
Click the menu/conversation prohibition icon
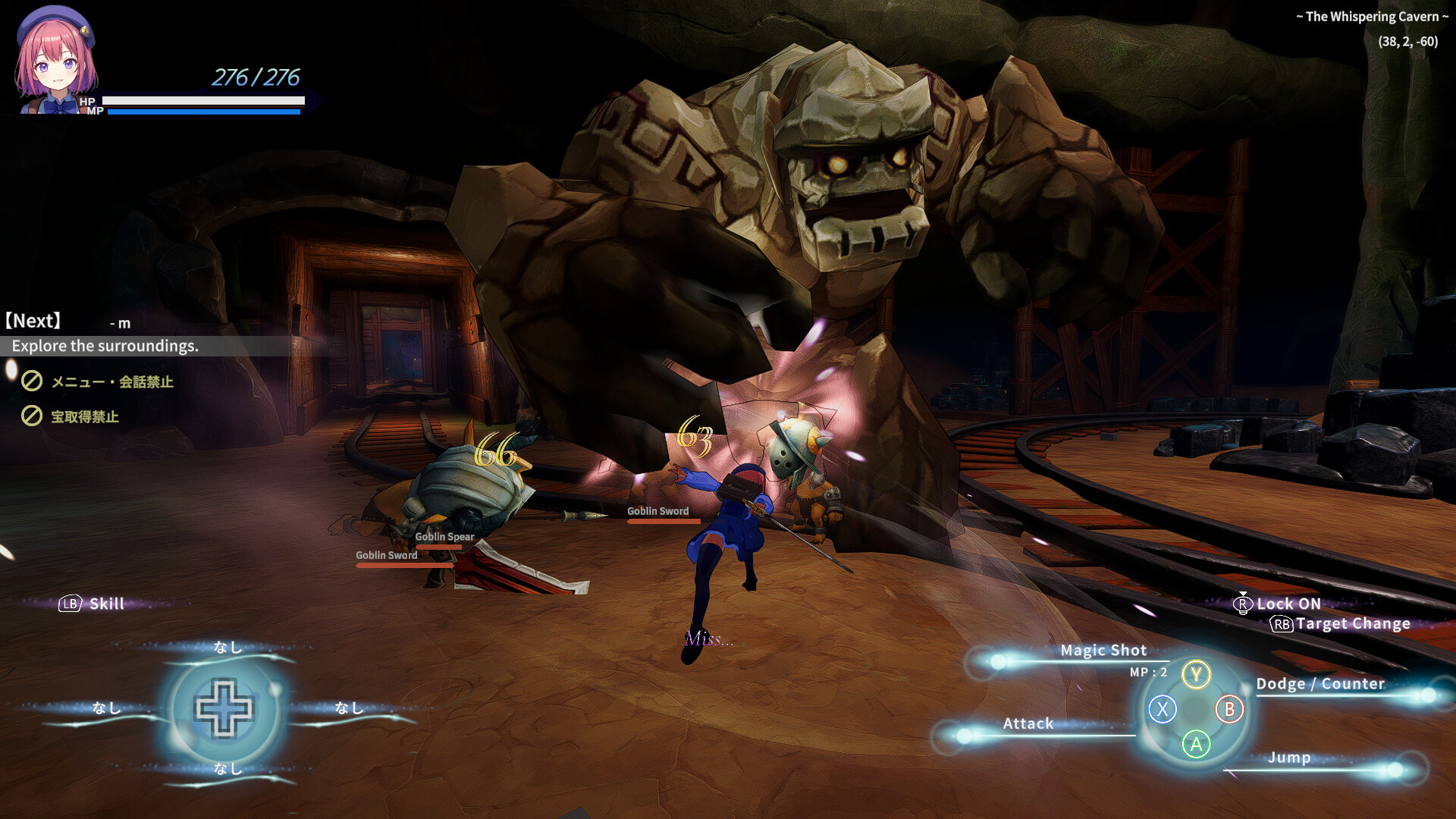31,382
